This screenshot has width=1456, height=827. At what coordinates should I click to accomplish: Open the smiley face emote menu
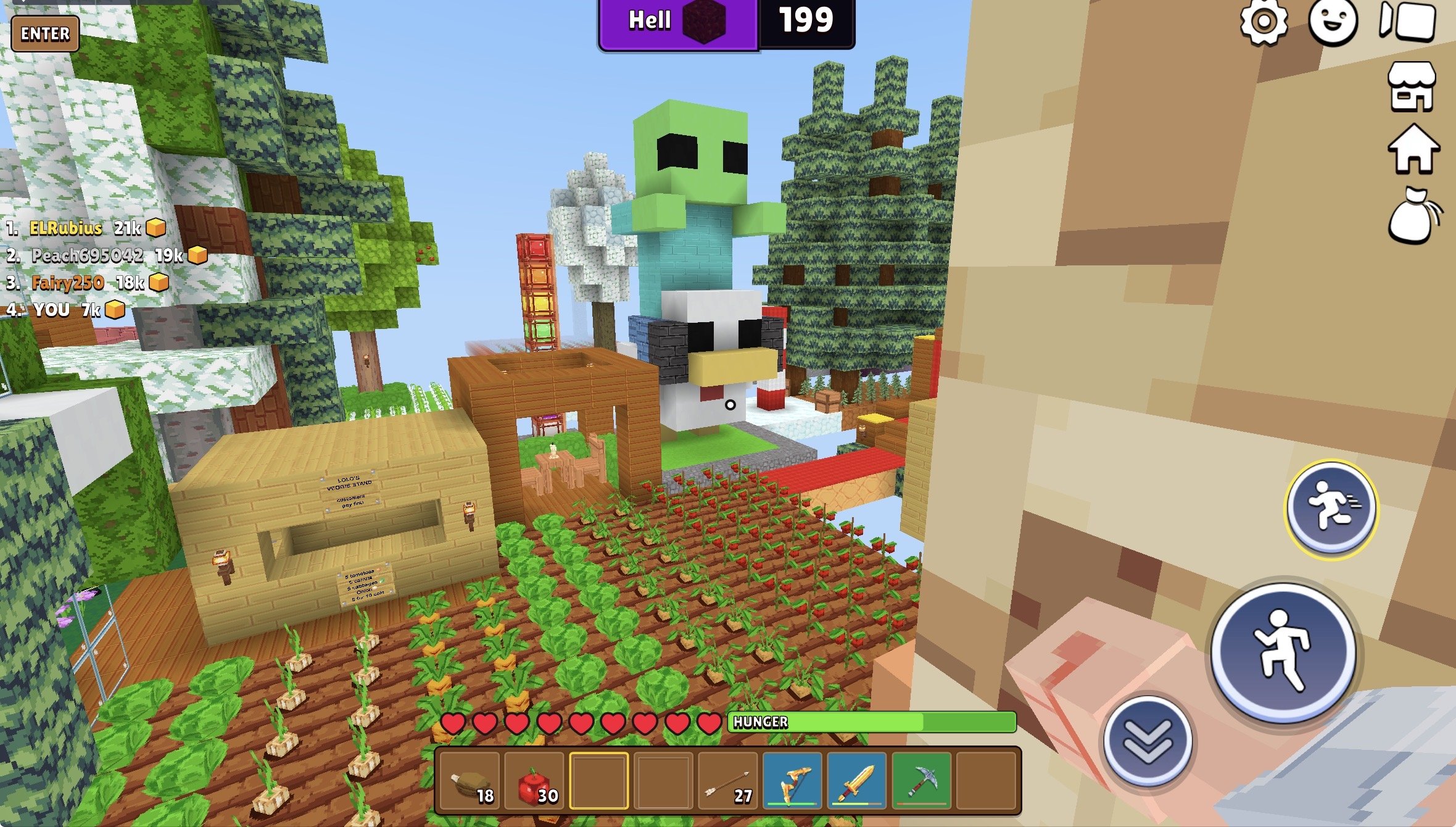1333,22
